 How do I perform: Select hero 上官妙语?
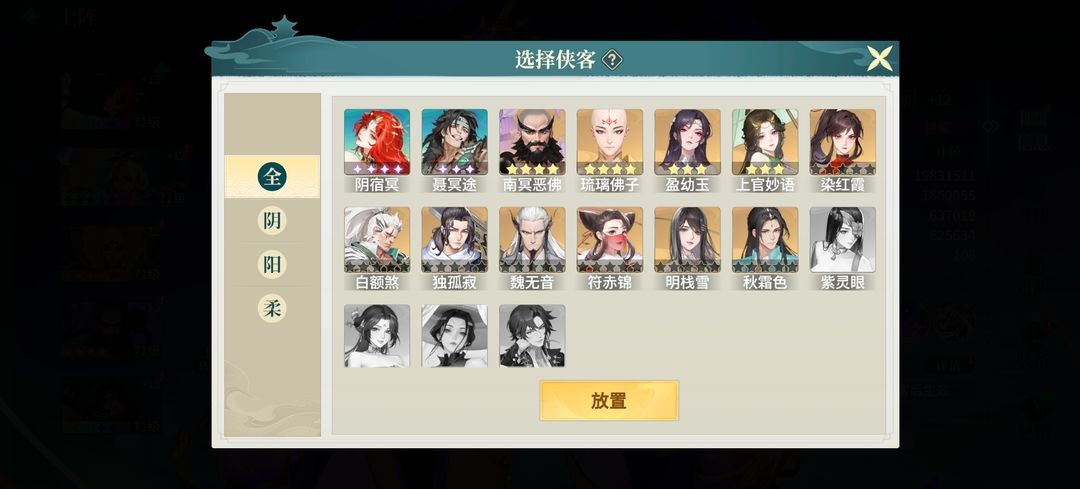[x=765, y=143]
